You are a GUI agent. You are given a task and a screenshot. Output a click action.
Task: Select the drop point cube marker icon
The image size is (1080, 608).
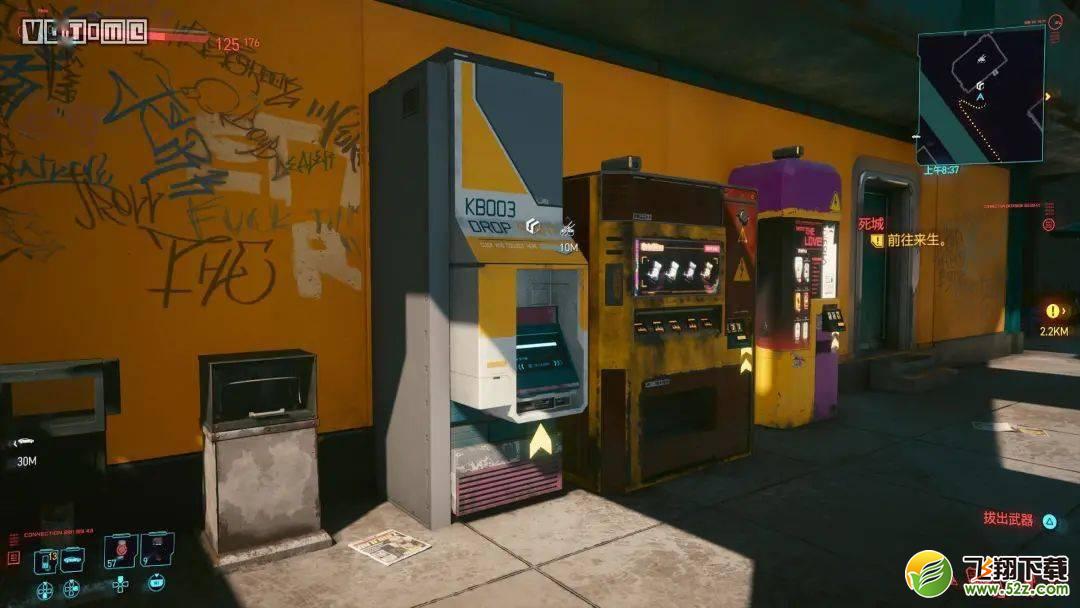click(535, 226)
